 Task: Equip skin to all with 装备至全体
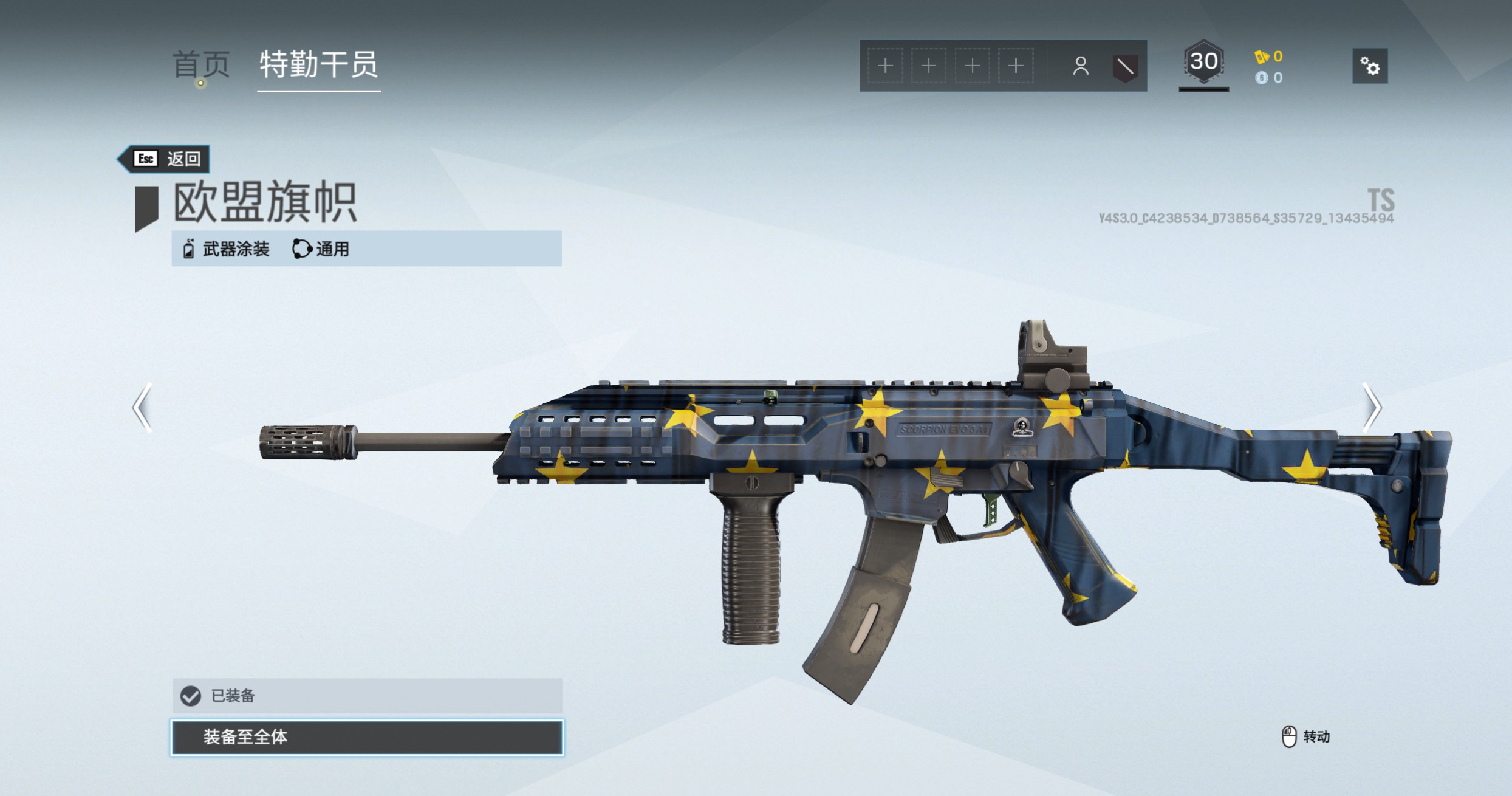pyautogui.click(x=367, y=737)
